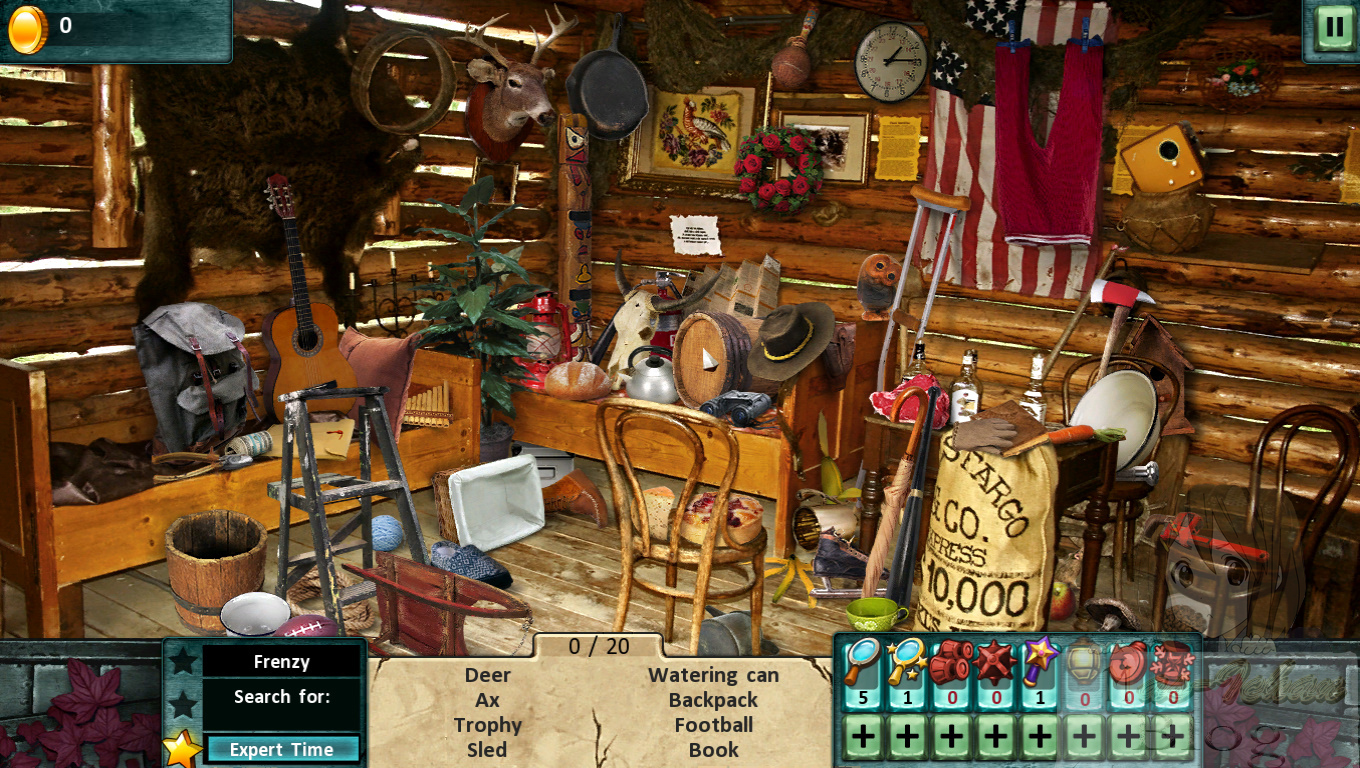
Task: Pause the game
Action: click(x=1334, y=26)
